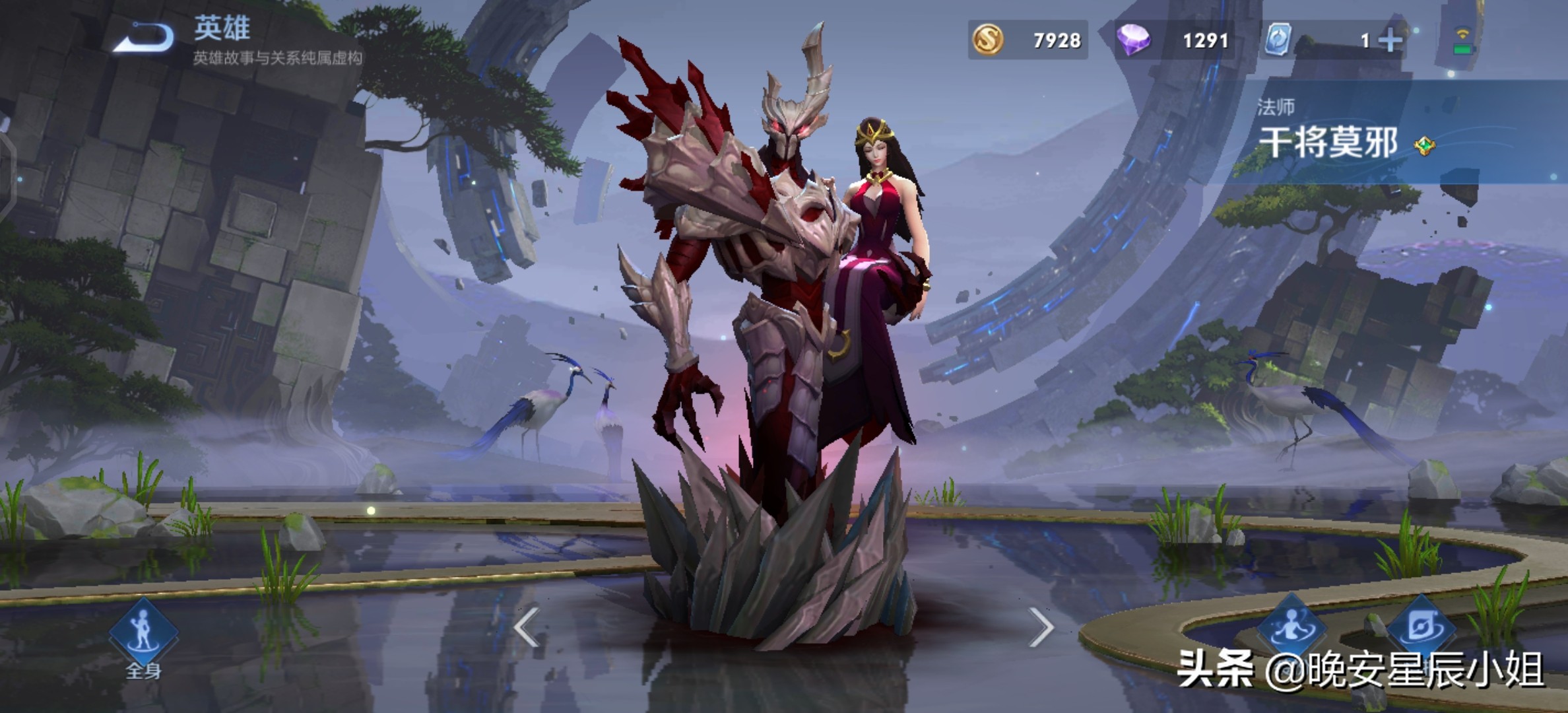Show the previous hero with left arrow
The image size is (1568, 713).
[x=527, y=627]
